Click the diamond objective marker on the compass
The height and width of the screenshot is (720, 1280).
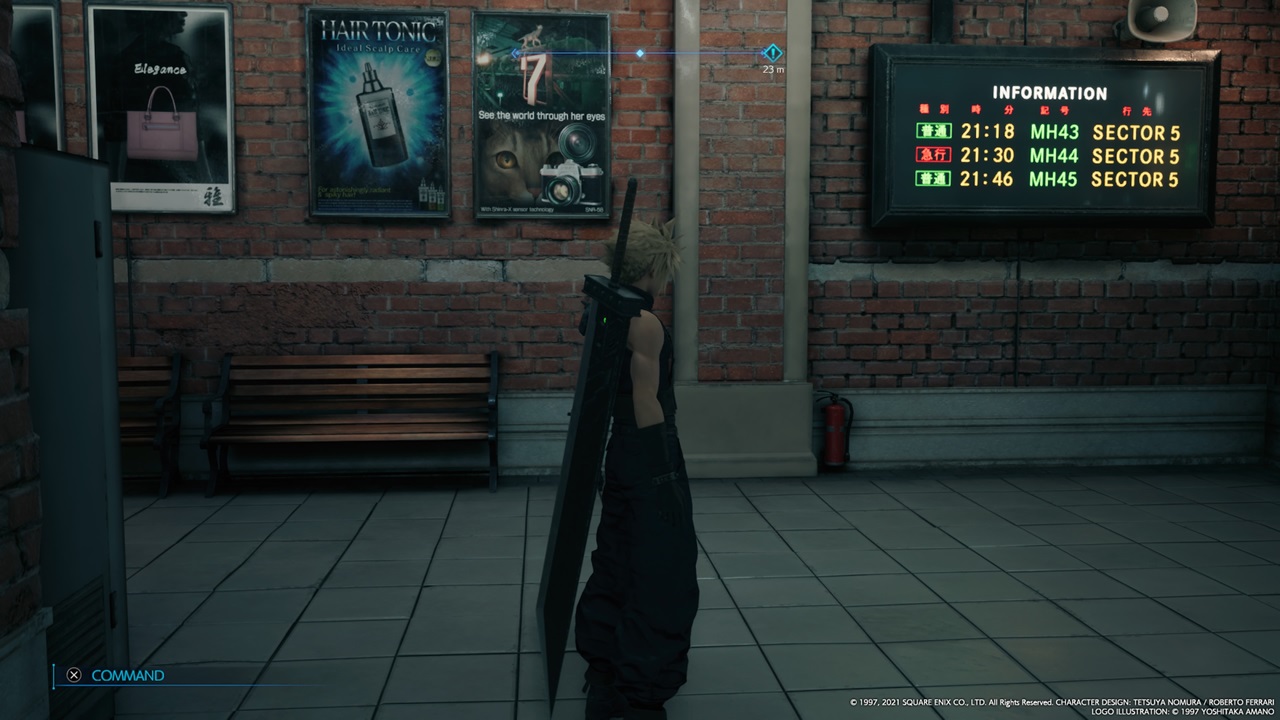[x=772, y=53]
